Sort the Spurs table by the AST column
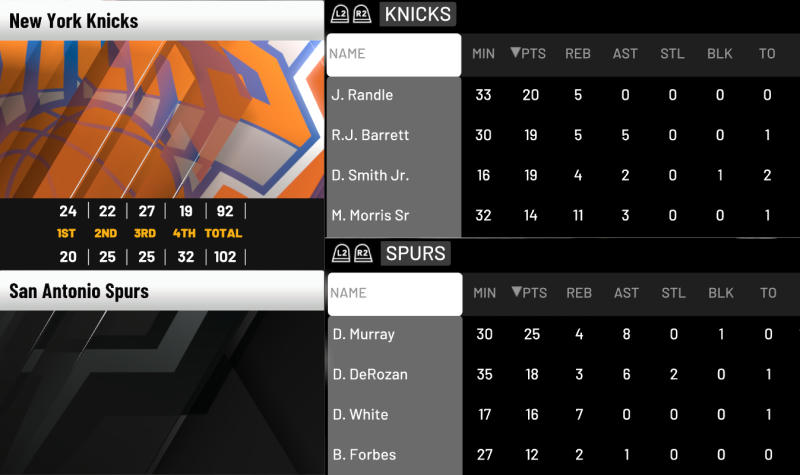800x475 pixels. 626,293
